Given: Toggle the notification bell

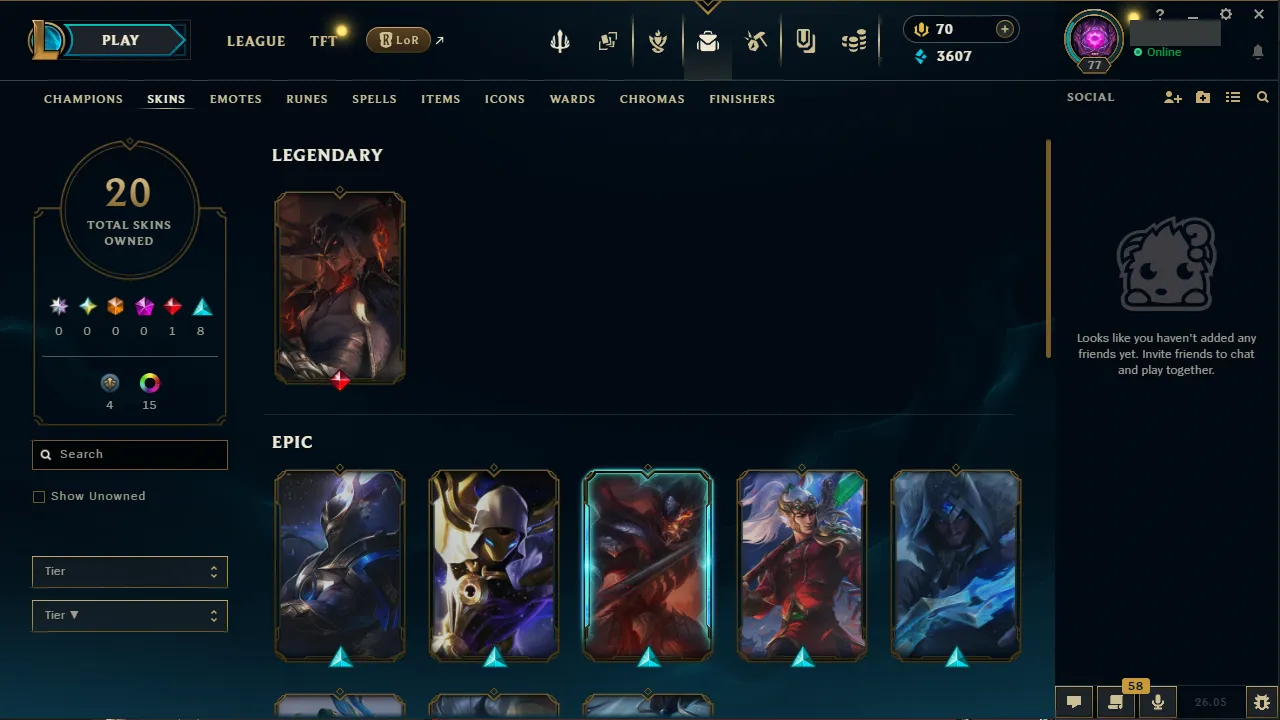Looking at the screenshot, I should 1258,51.
